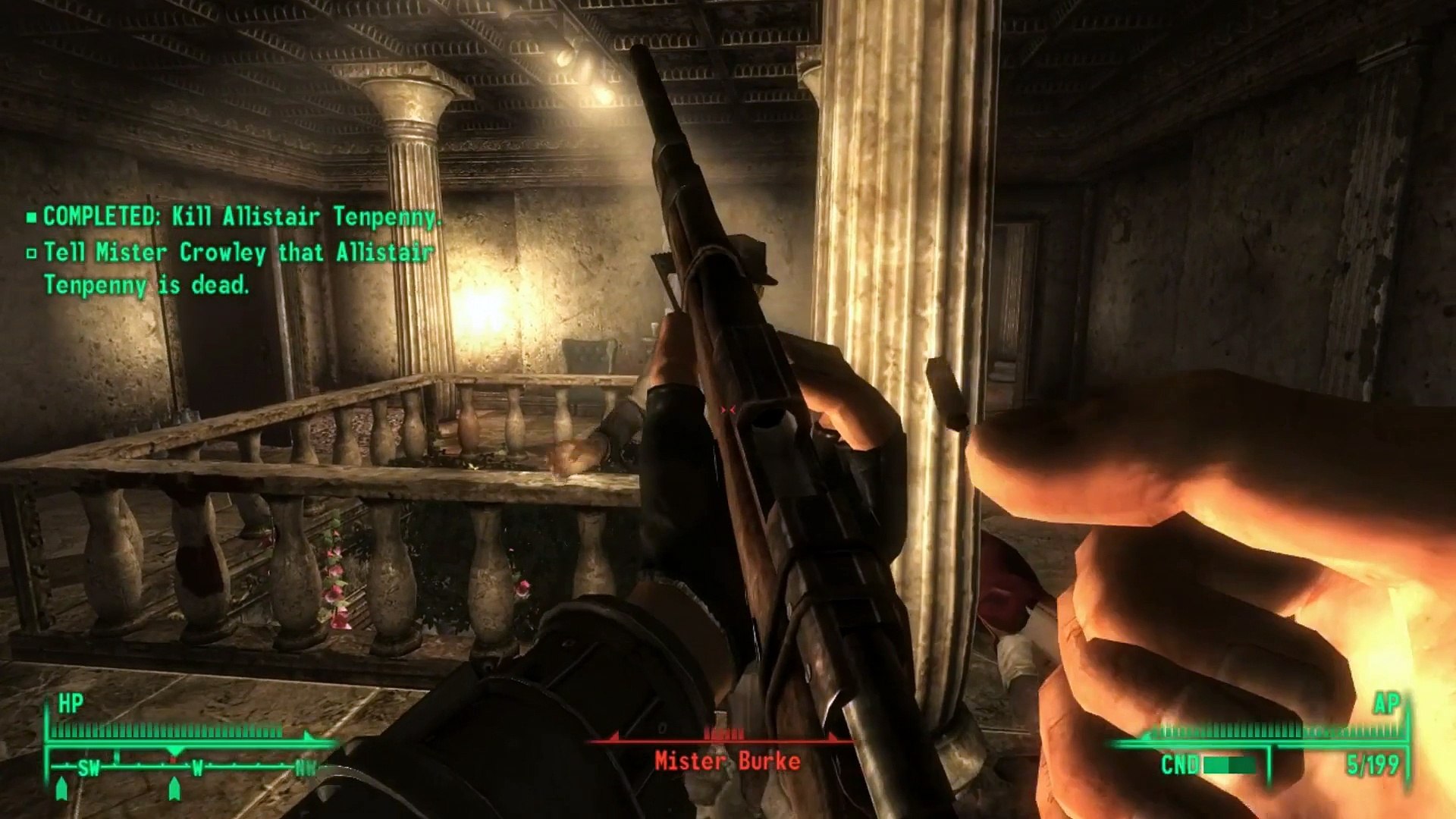Click the compass direction strip

coord(182,767)
